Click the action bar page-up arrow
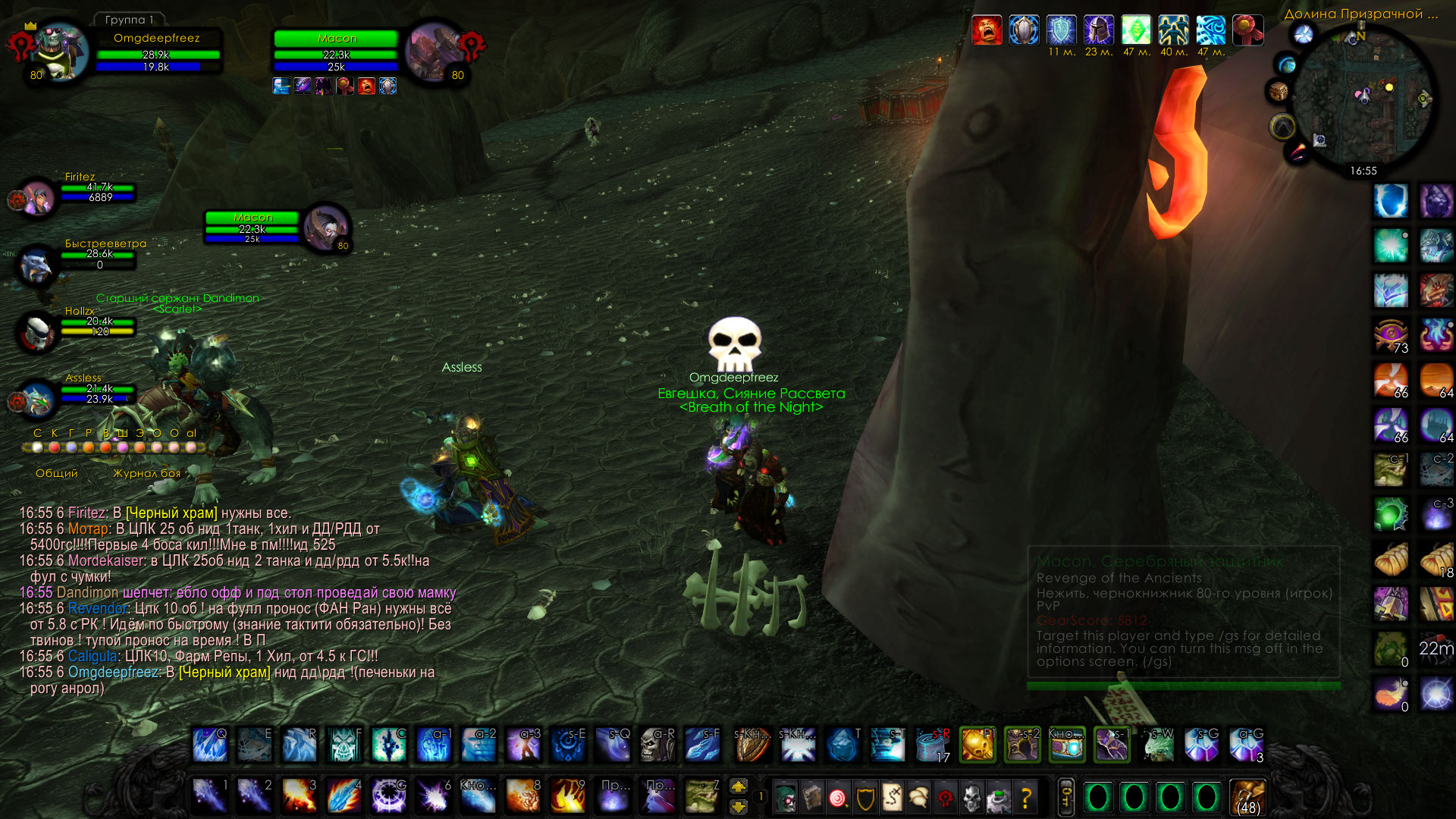 [x=738, y=786]
